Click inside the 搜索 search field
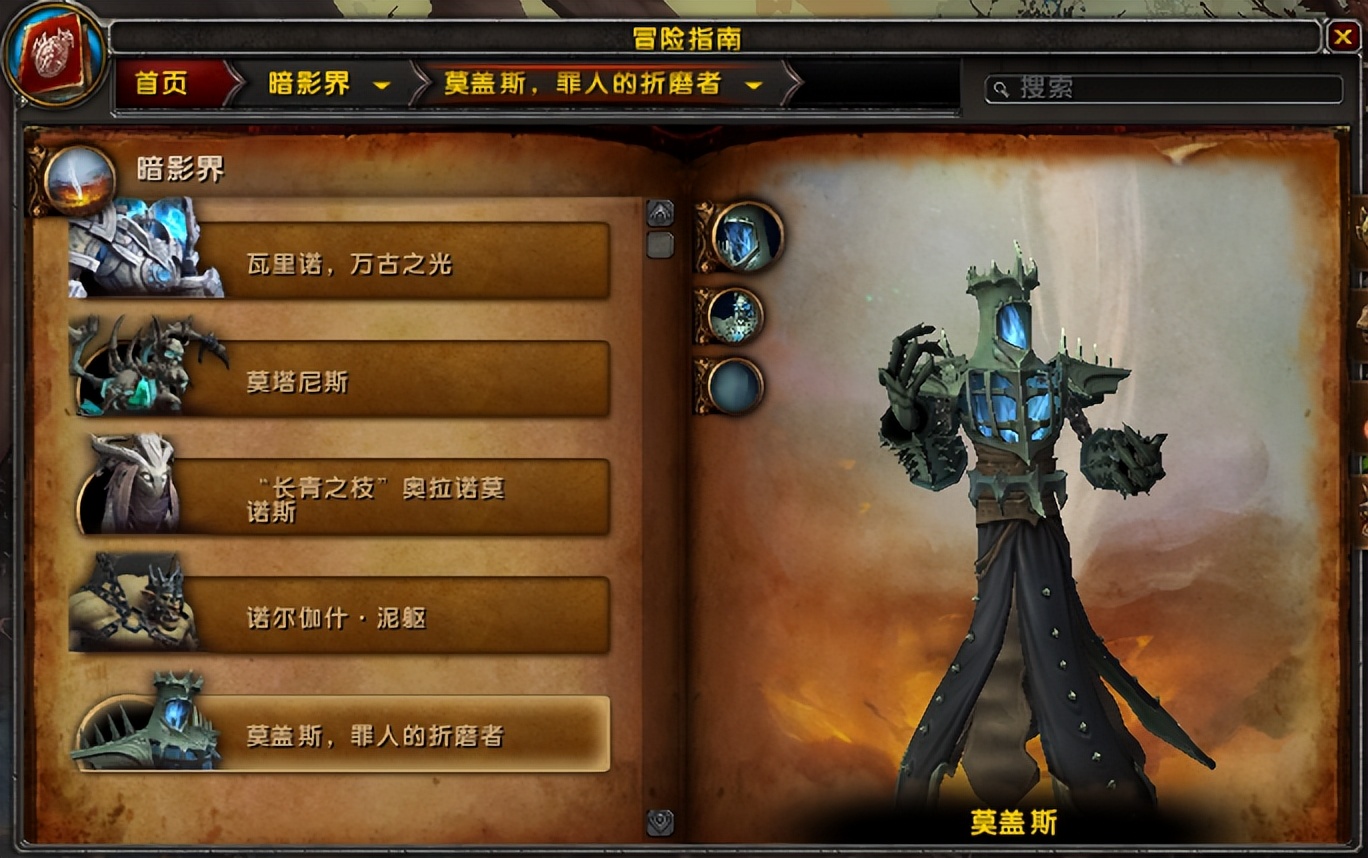Viewport: 1368px width, 858px height. point(1150,89)
